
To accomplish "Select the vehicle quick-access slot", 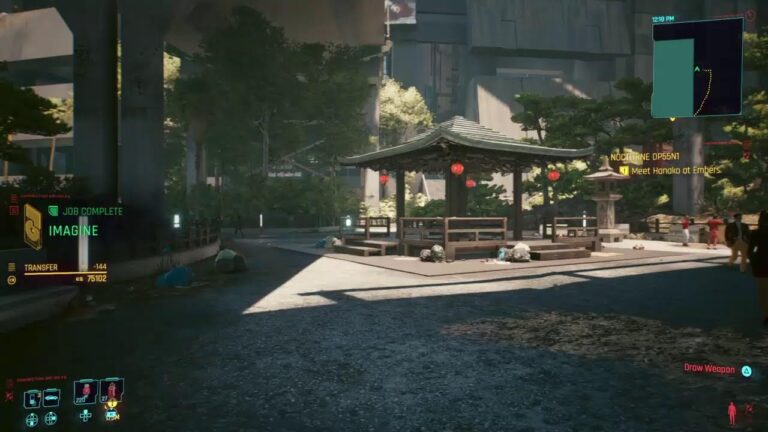I will point(51,399).
